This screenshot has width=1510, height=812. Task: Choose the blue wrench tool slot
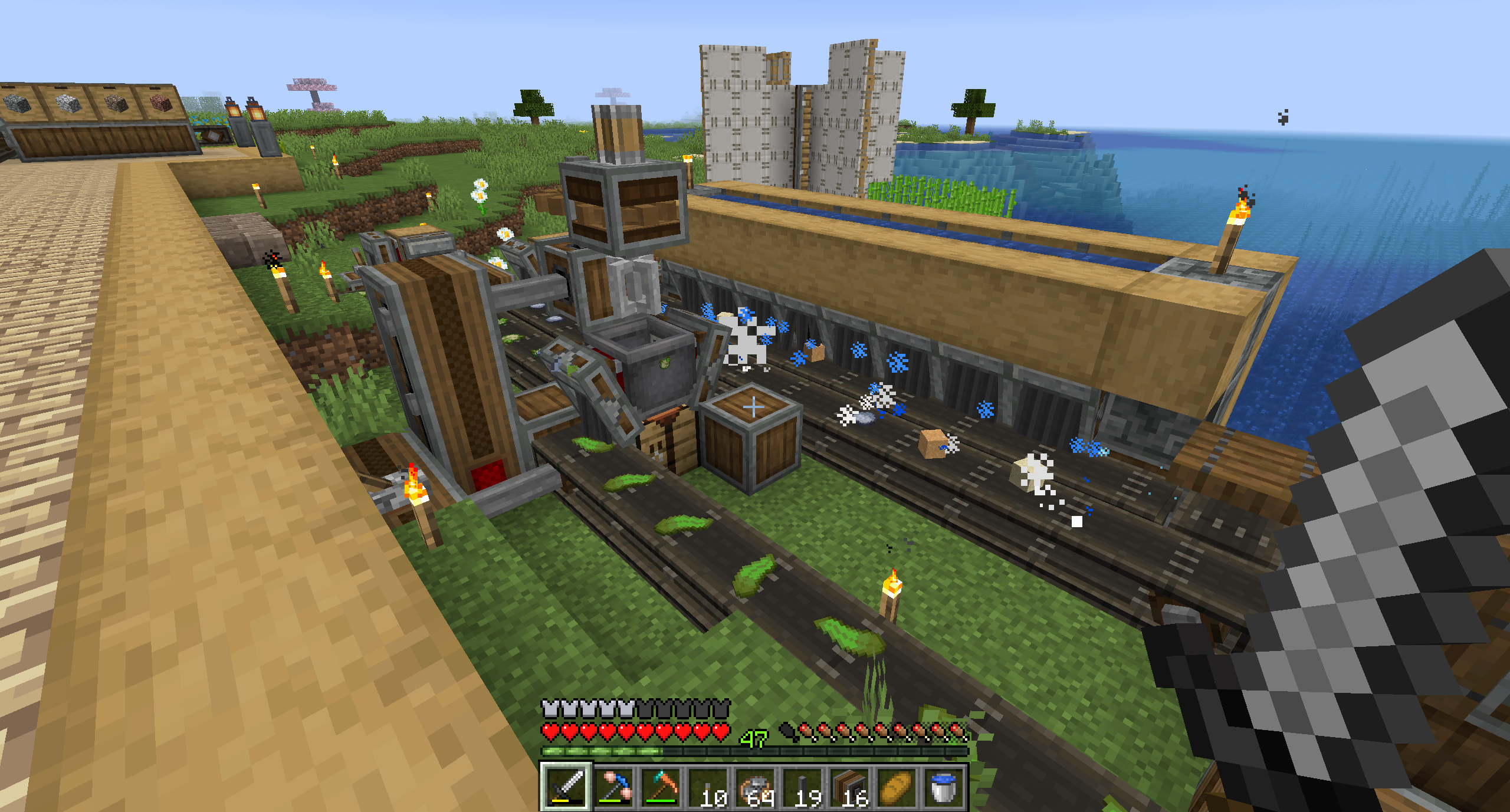pos(613,787)
